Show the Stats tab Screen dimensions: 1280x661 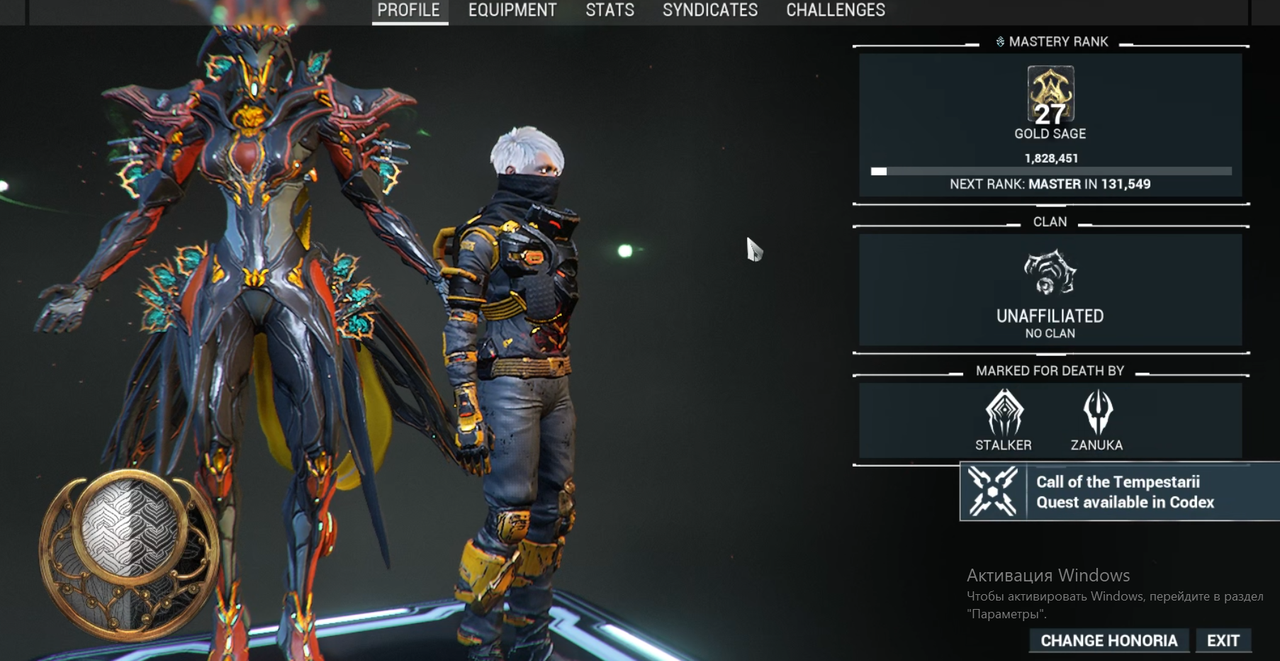tap(610, 10)
